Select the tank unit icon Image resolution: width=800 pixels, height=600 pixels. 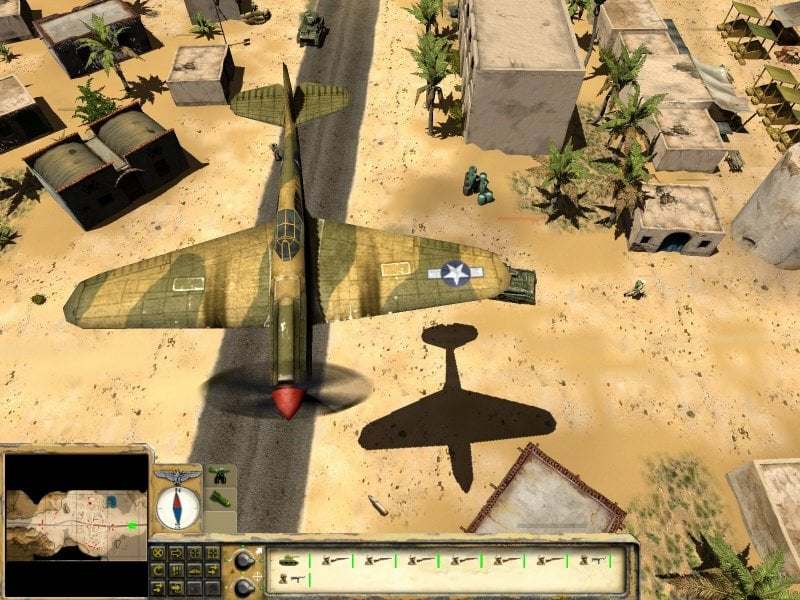click(x=288, y=560)
